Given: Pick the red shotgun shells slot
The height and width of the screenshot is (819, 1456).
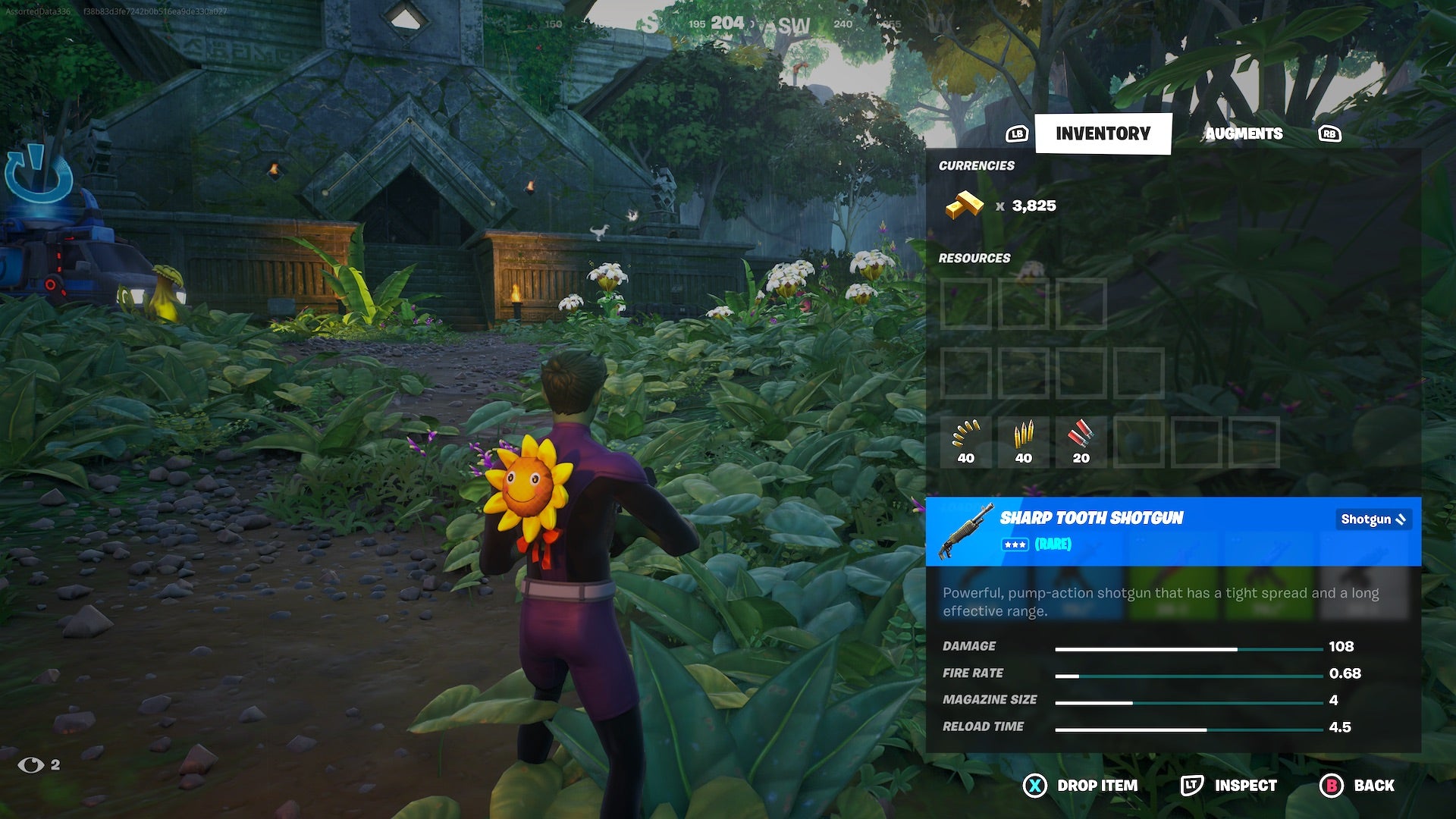Looking at the screenshot, I should click(1081, 442).
